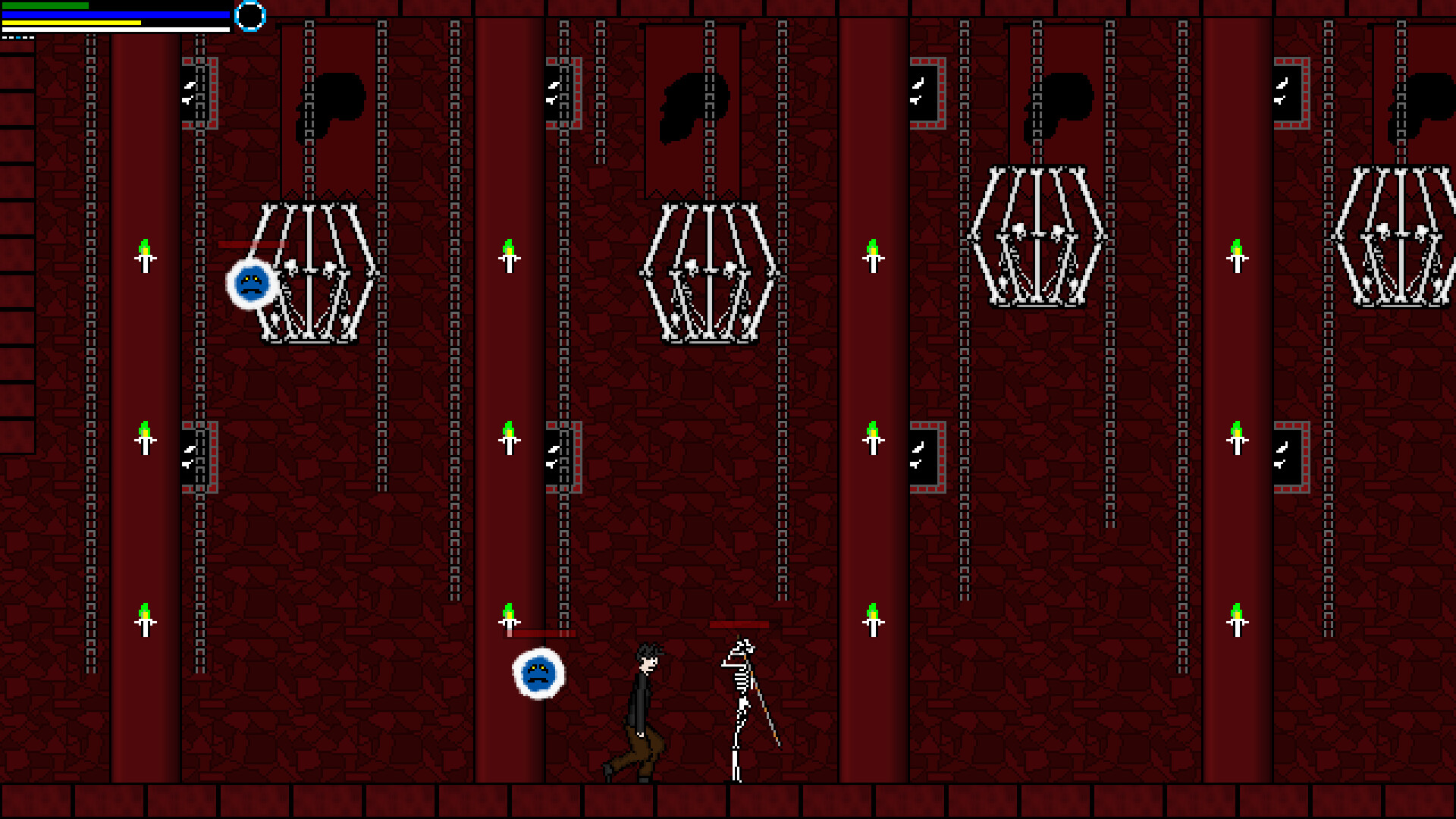Click the yellow stamina bar
Screen dimensions: 1456x819
[x=68, y=21]
